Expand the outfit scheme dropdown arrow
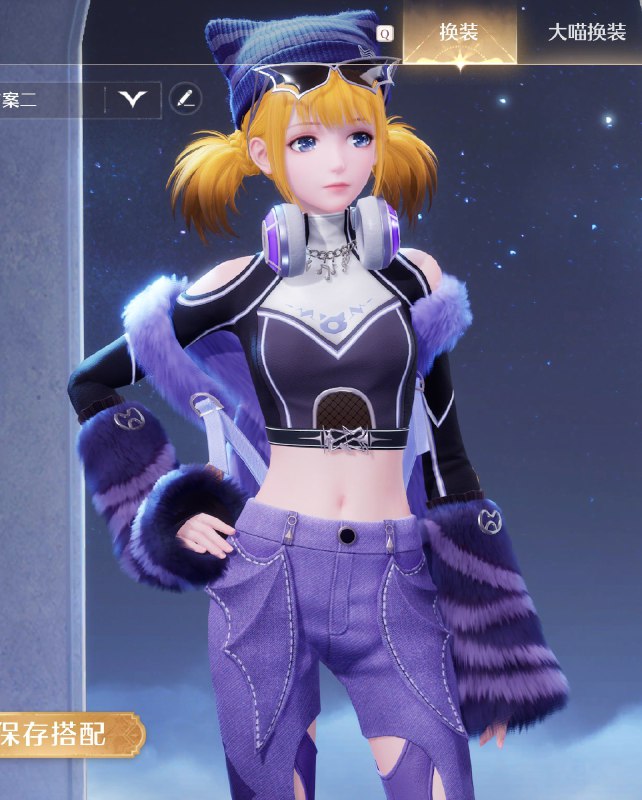 132,98
